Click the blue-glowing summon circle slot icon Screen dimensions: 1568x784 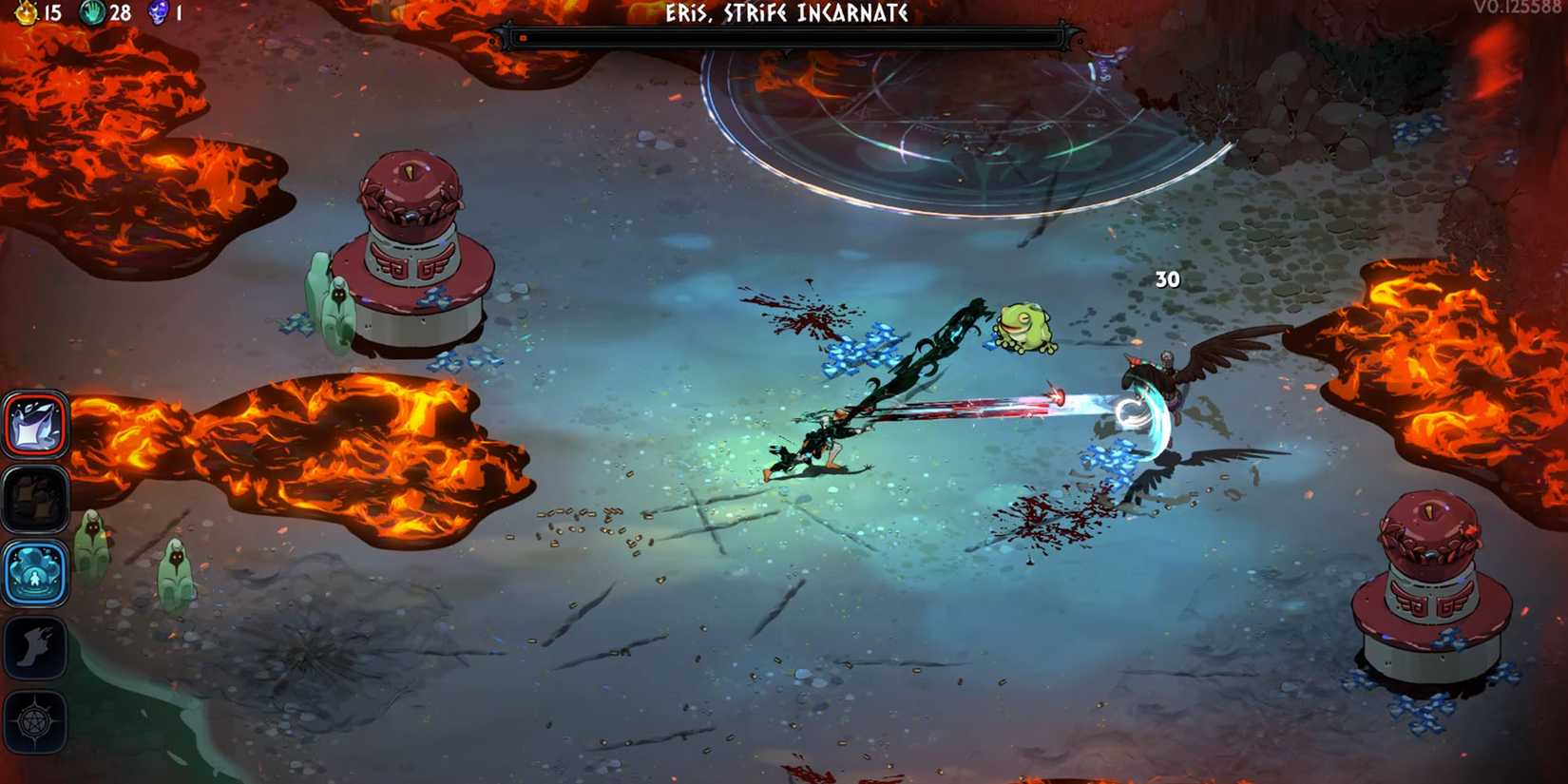(x=34, y=570)
